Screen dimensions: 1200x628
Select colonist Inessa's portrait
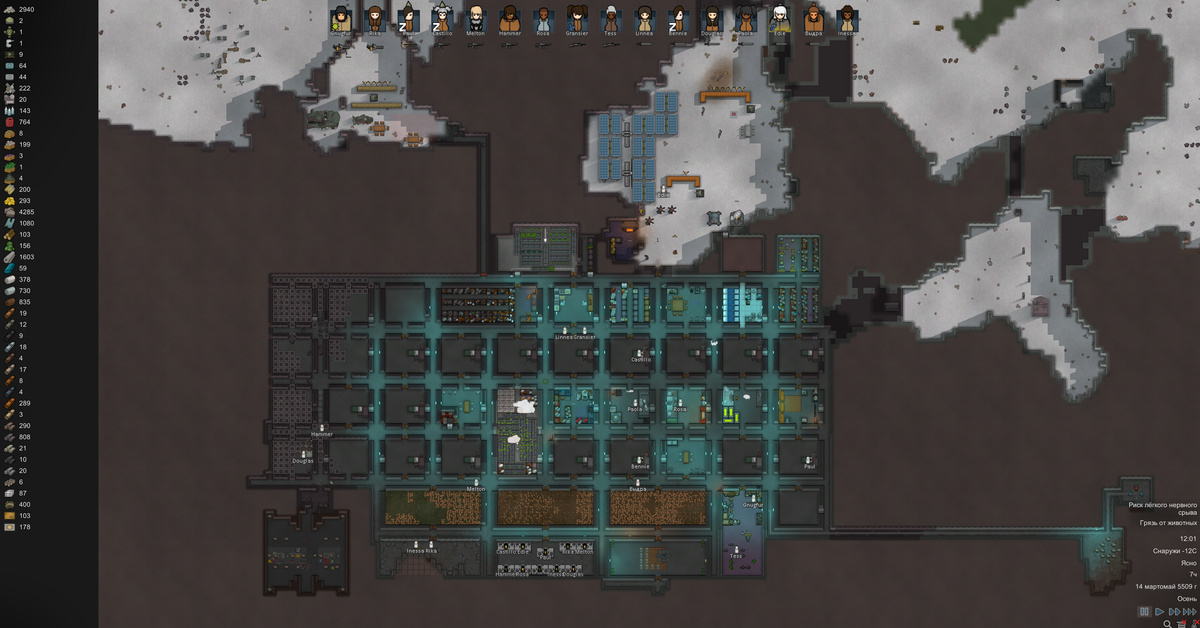coord(847,17)
